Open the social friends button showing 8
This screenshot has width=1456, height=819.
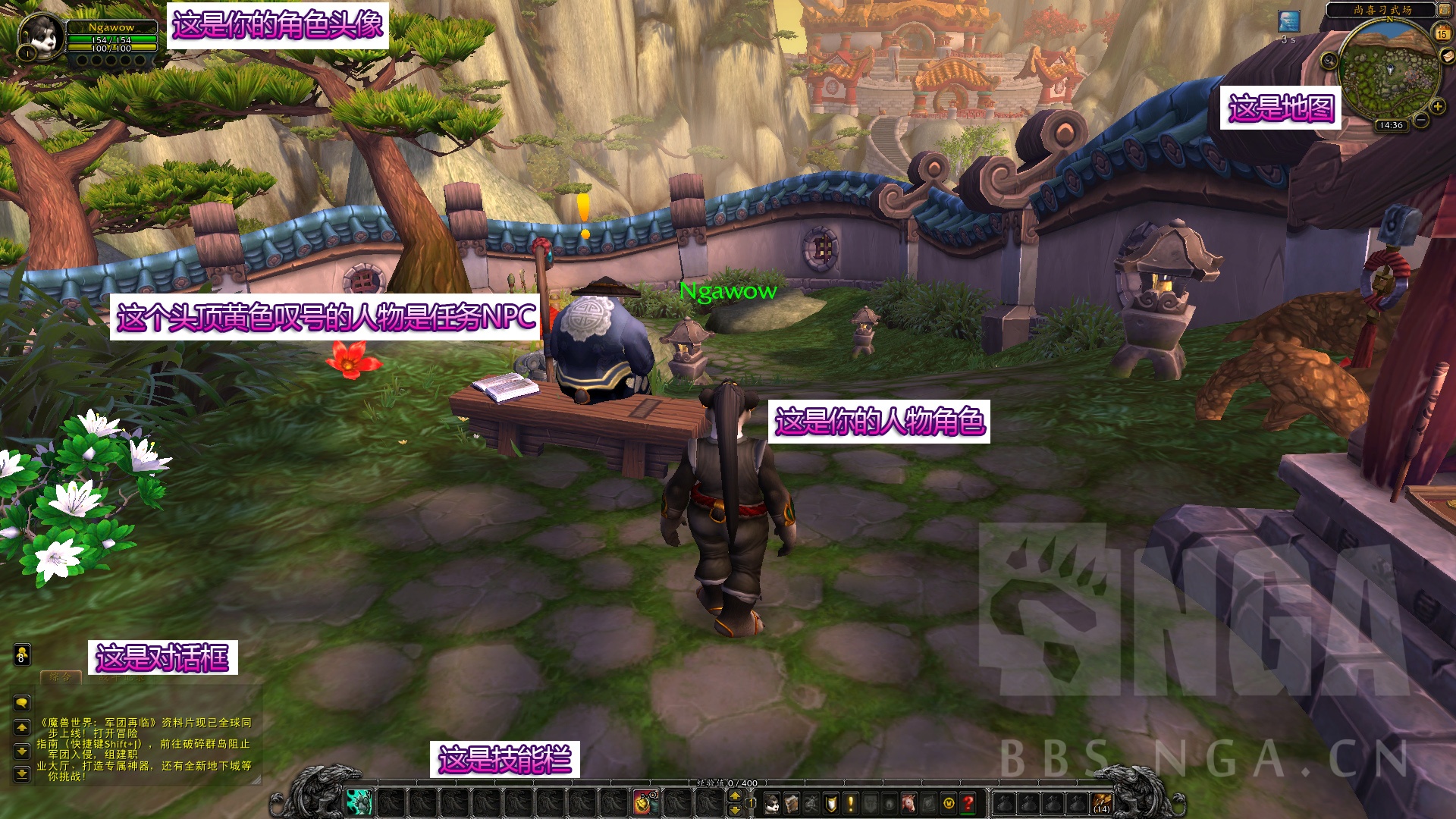pyautogui.click(x=22, y=654)
